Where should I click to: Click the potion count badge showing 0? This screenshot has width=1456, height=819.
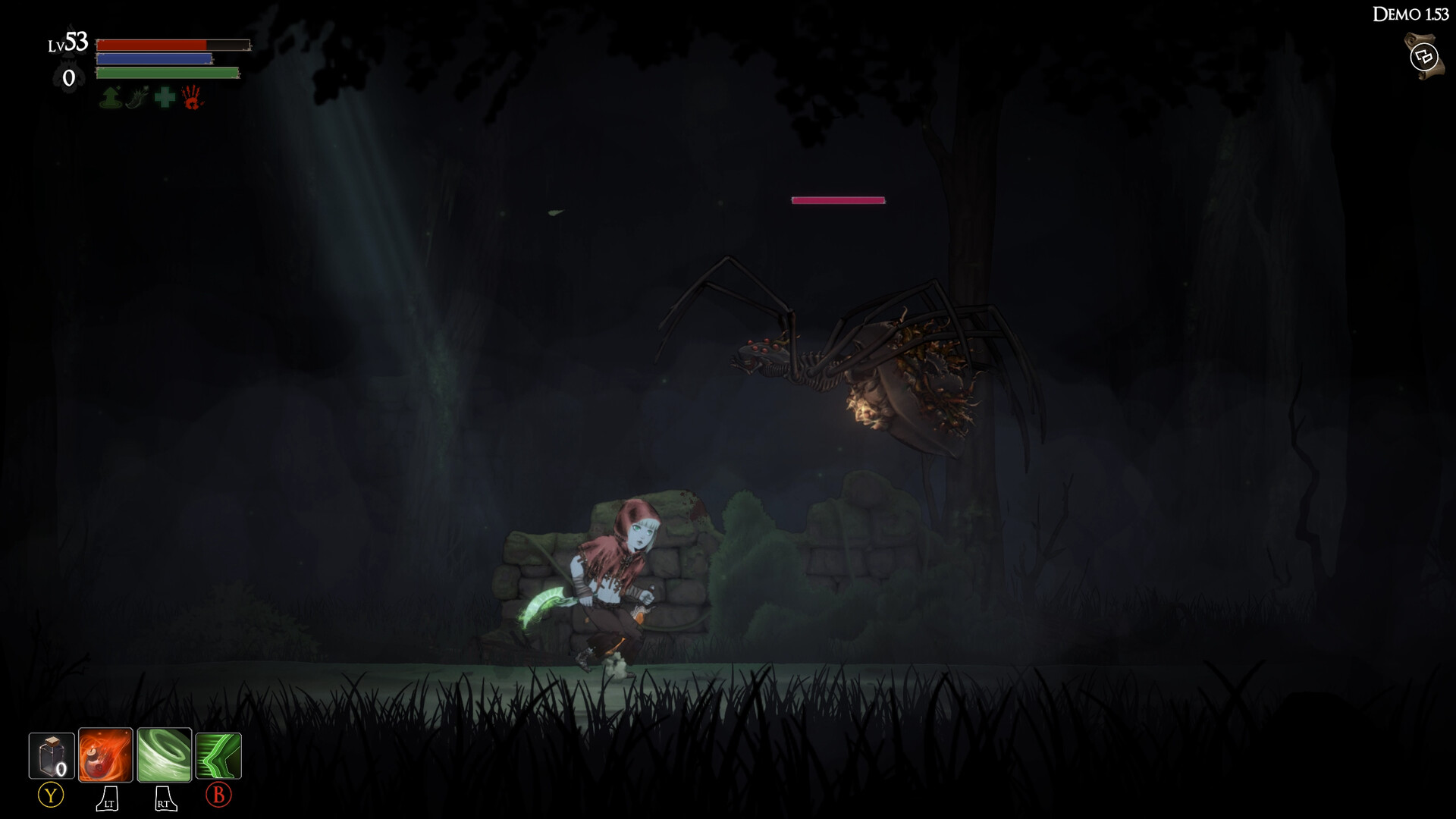(x=61, y=768)
